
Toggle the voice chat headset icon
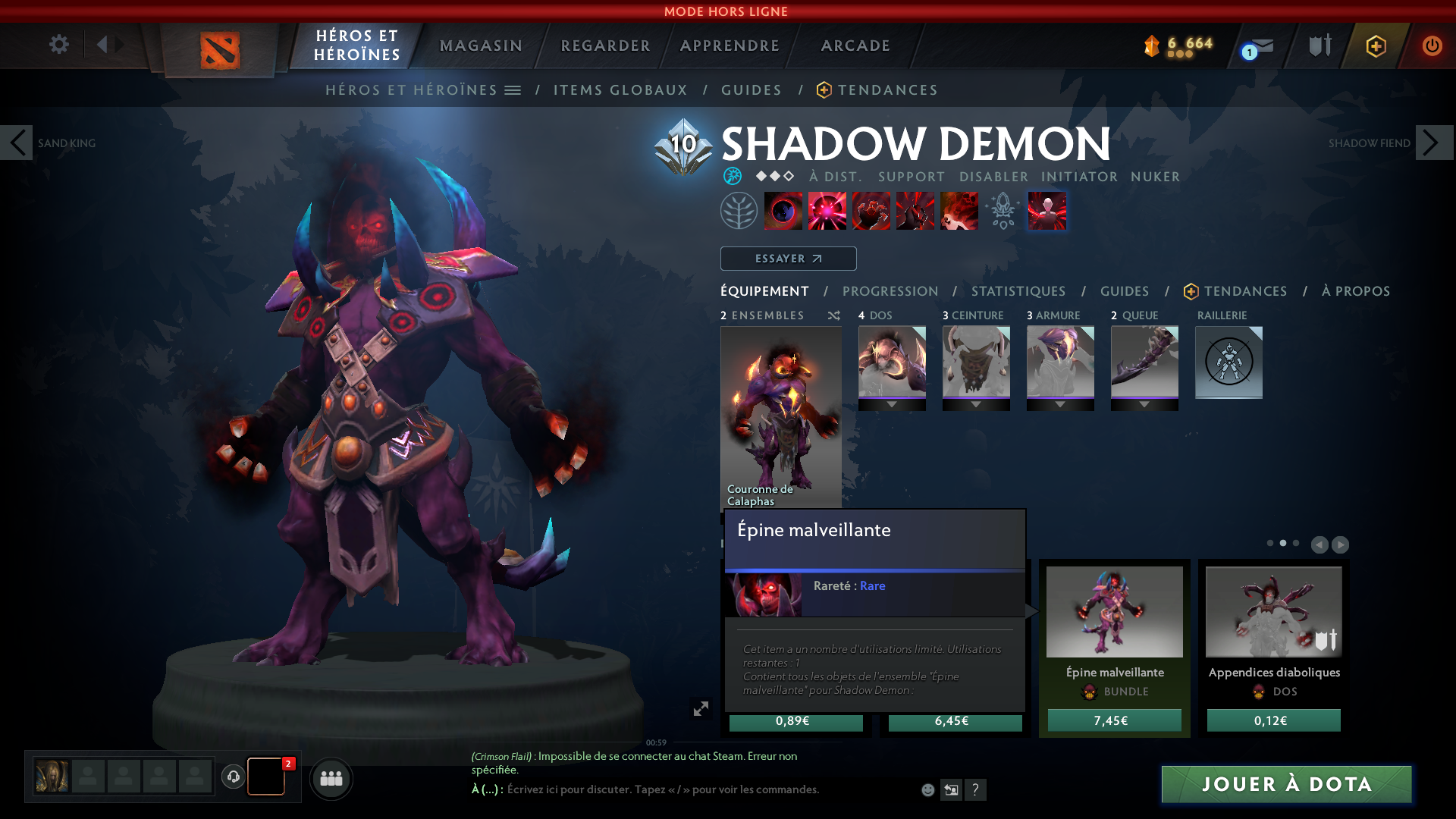click(232, 778)
